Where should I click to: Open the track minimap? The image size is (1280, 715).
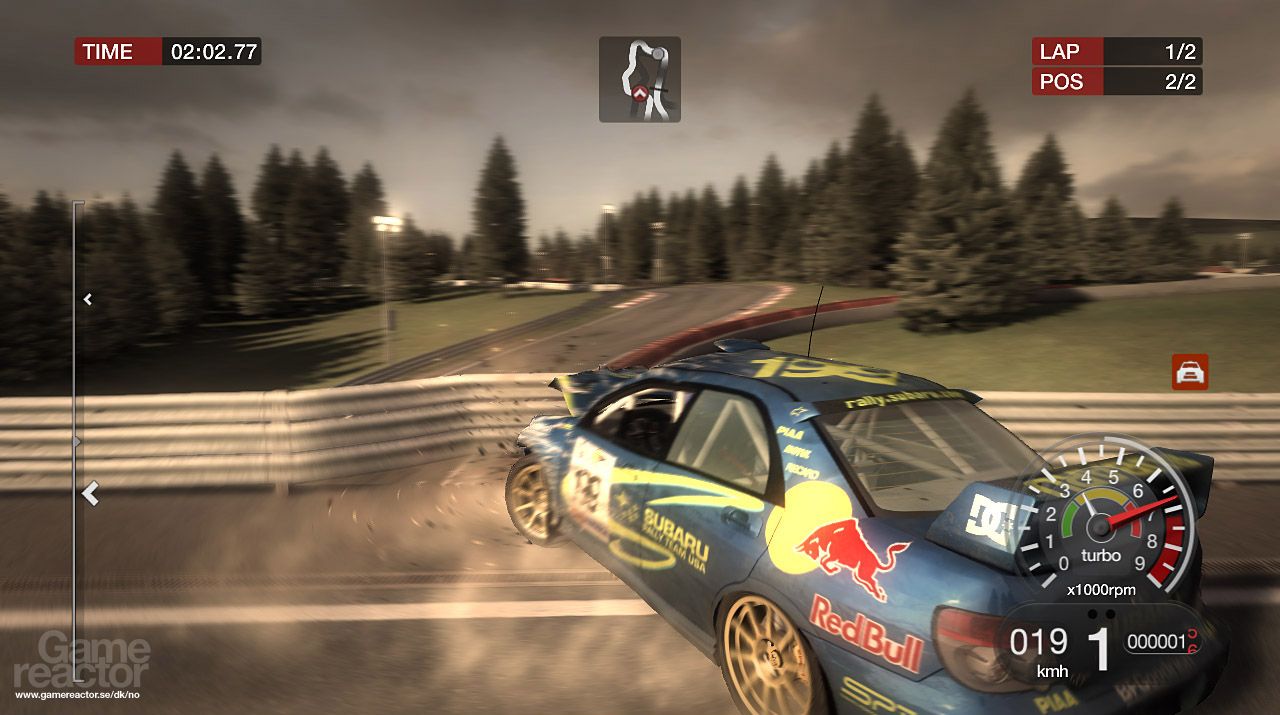pyautogui.click(x=639, y=79)
